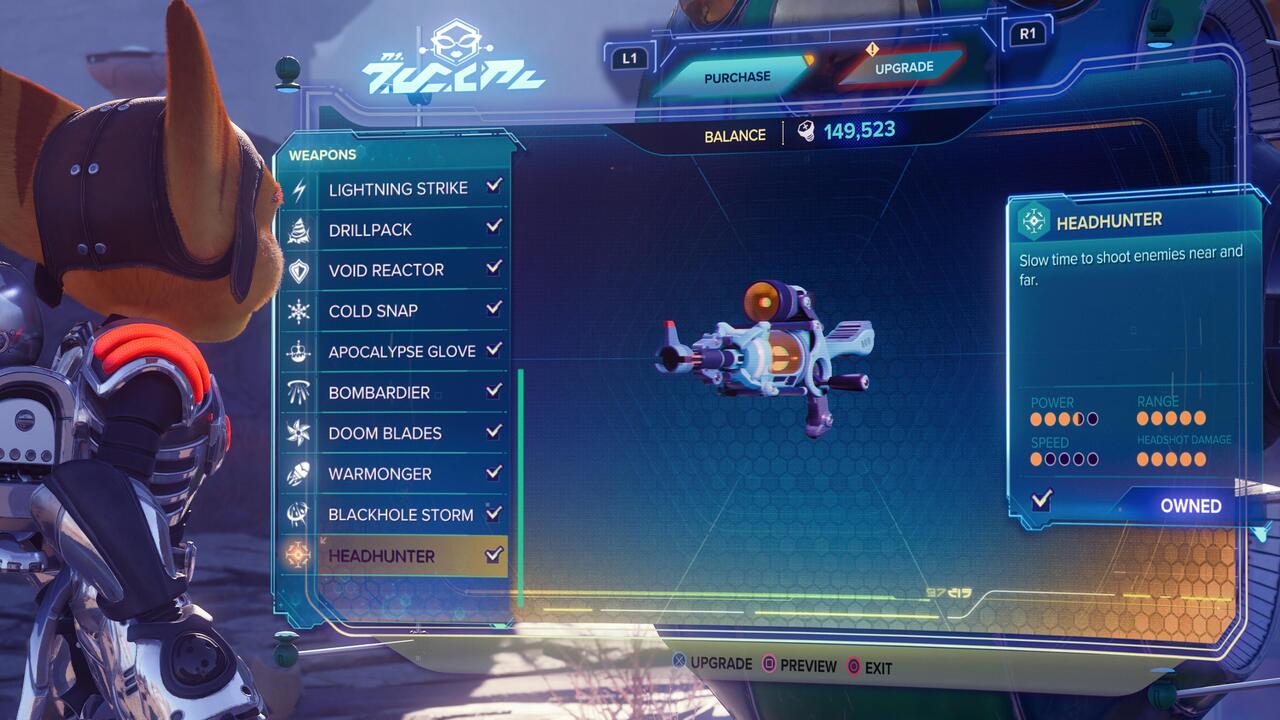
Task: Select the Apocalypse Glove fist icon
Action: [x=300, y=351]
